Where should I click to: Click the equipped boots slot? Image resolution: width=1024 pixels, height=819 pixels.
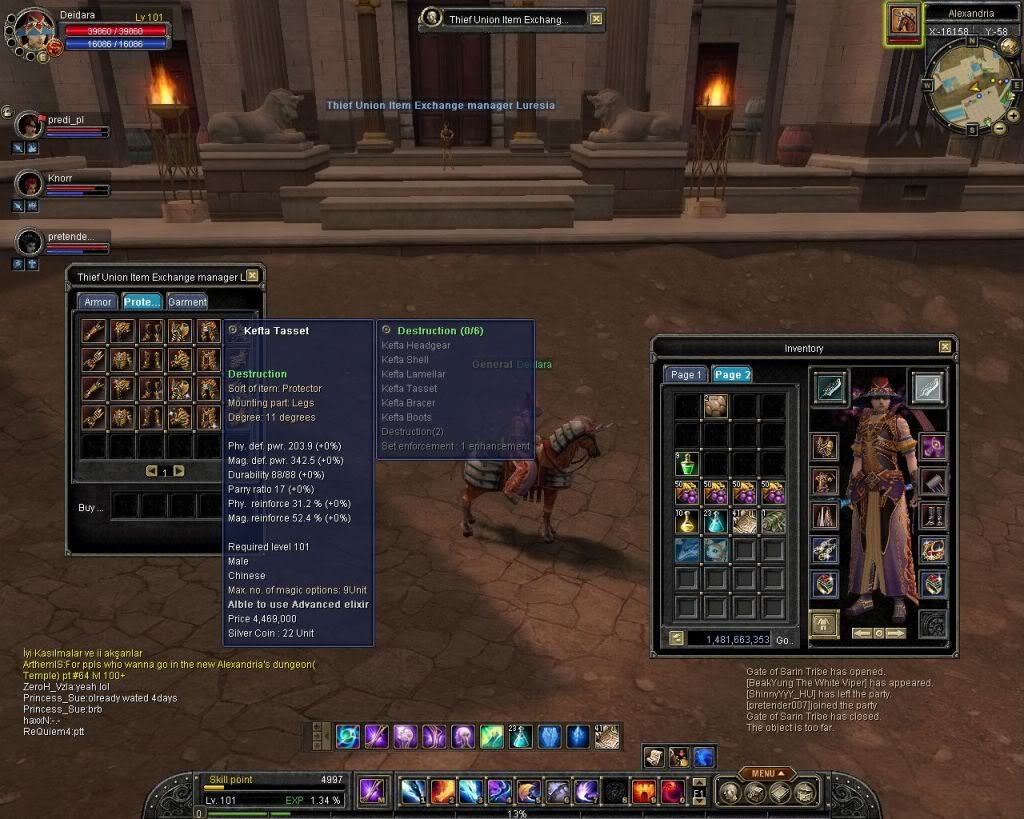933,517
